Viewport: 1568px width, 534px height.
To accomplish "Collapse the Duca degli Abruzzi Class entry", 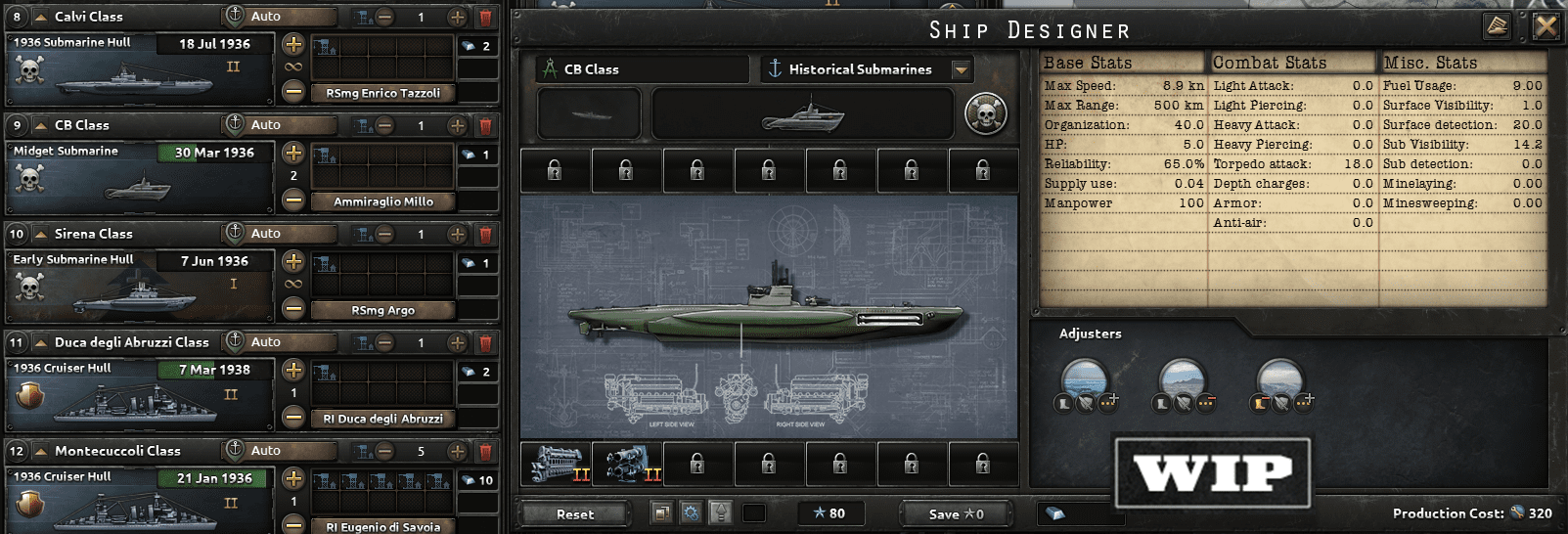I will (x=41, y=342).
